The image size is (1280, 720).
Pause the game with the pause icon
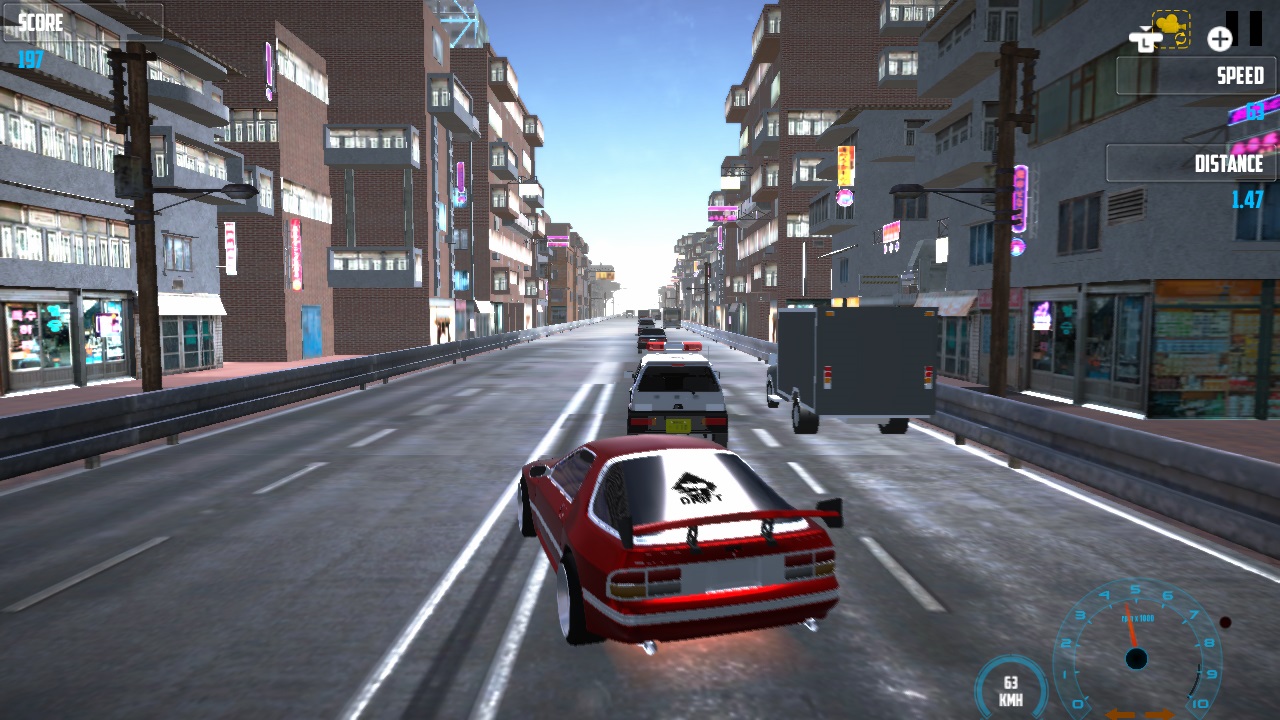click(1244, 29)
